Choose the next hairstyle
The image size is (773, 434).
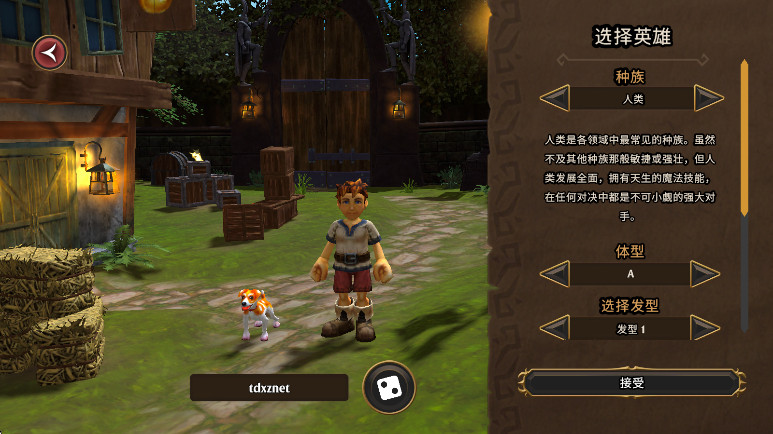[x=707, y=328]
